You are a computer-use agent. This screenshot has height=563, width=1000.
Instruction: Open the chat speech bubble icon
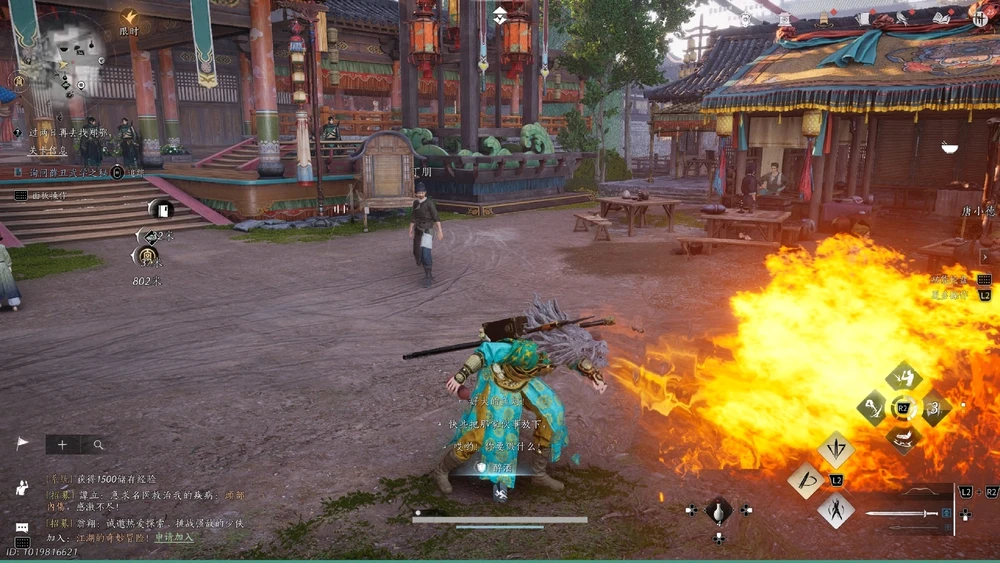(x=21, y=527)
